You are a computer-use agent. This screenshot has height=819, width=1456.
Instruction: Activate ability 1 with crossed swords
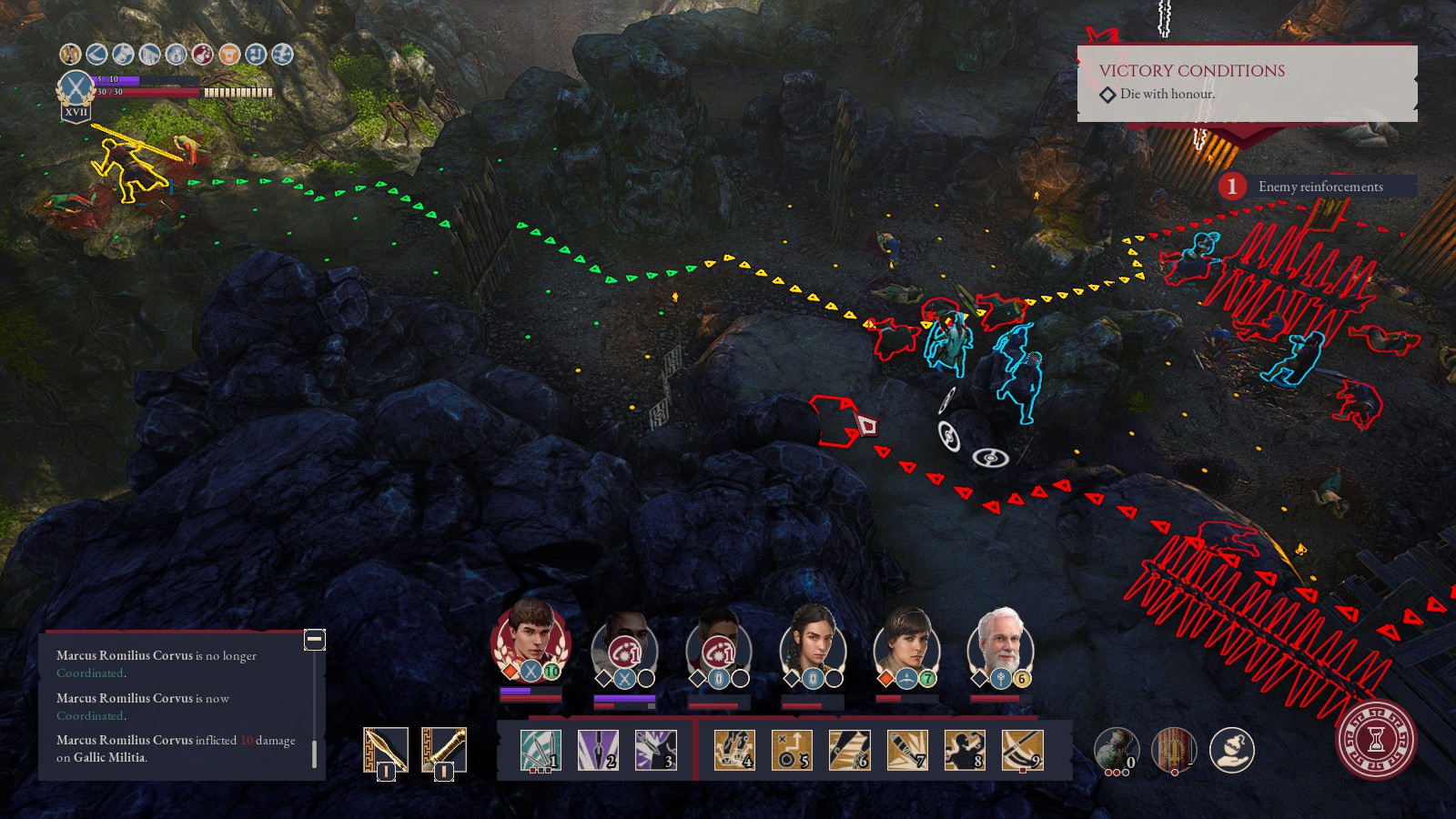click(x=541, y=750)
